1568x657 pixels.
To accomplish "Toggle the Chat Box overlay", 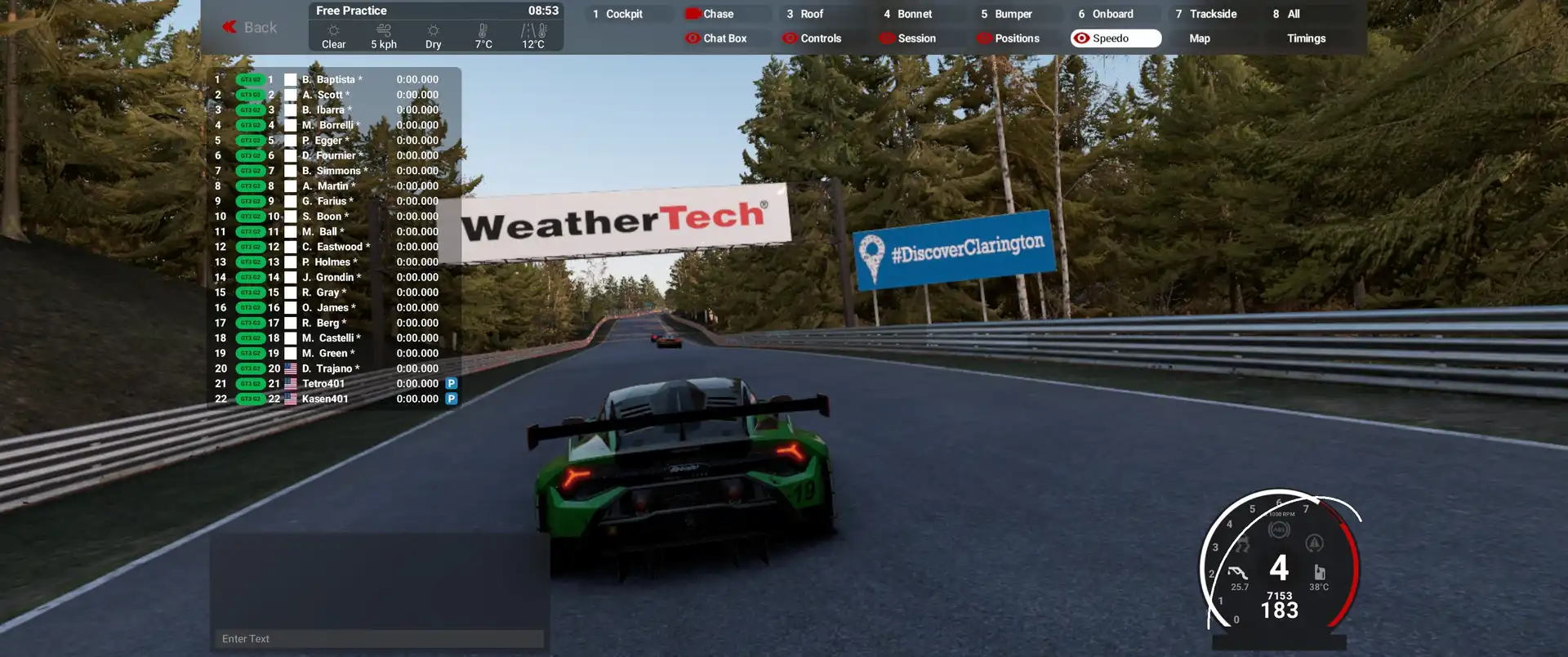I will [724, 38].
